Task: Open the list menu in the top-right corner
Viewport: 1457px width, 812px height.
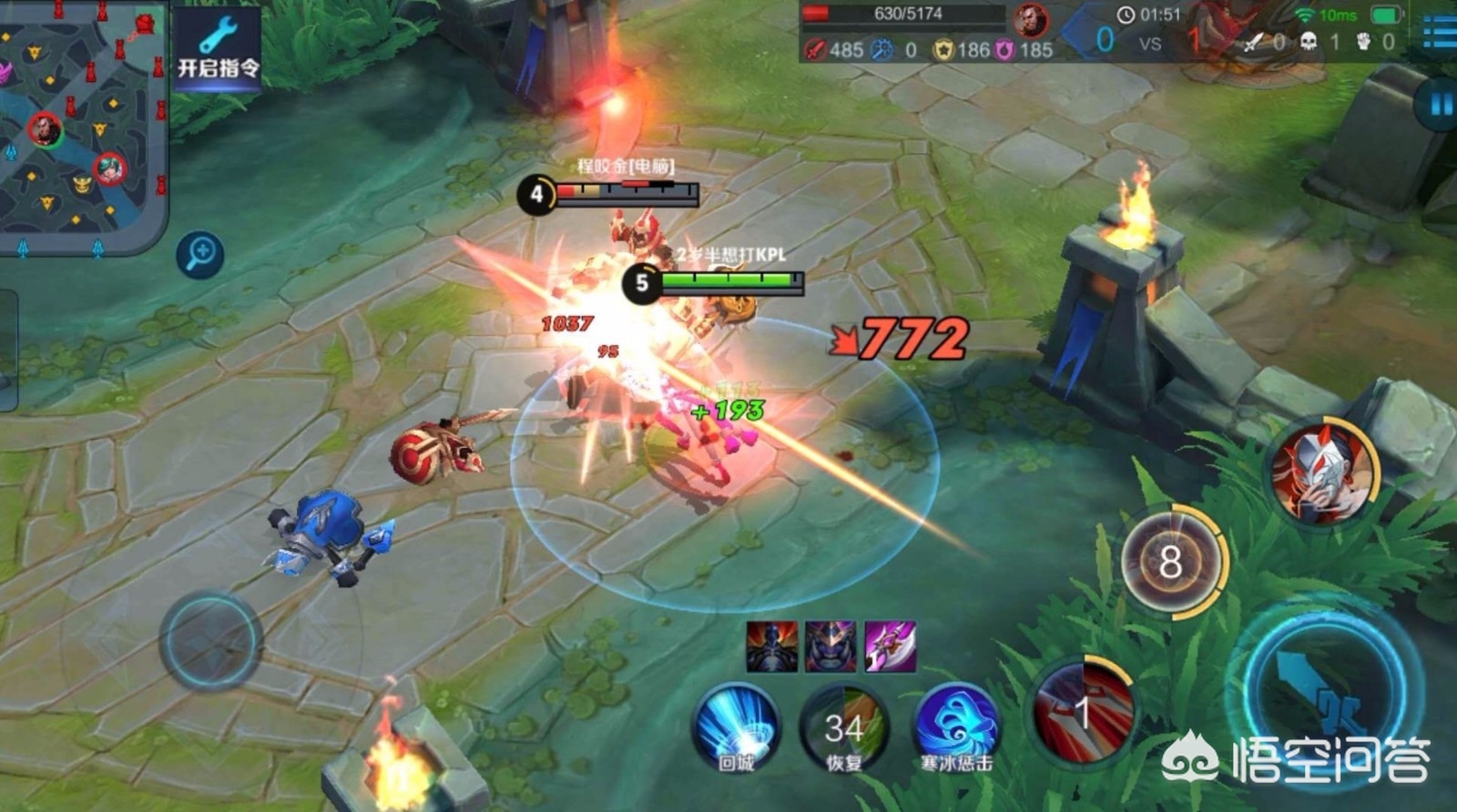Action: pyautogui.click(x=1441, y=35)
